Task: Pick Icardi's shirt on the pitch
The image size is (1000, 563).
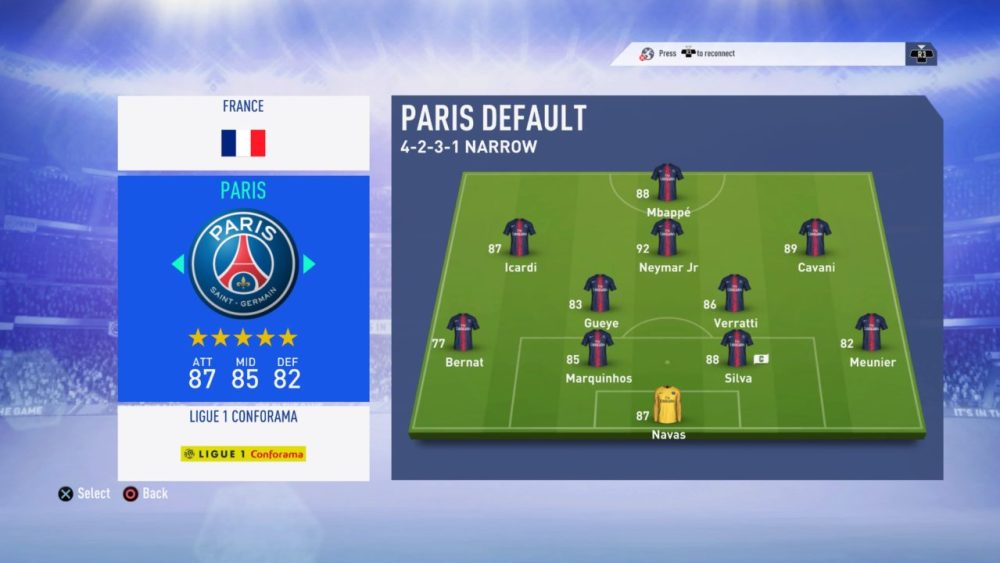Action: click(x=519, y=237)
